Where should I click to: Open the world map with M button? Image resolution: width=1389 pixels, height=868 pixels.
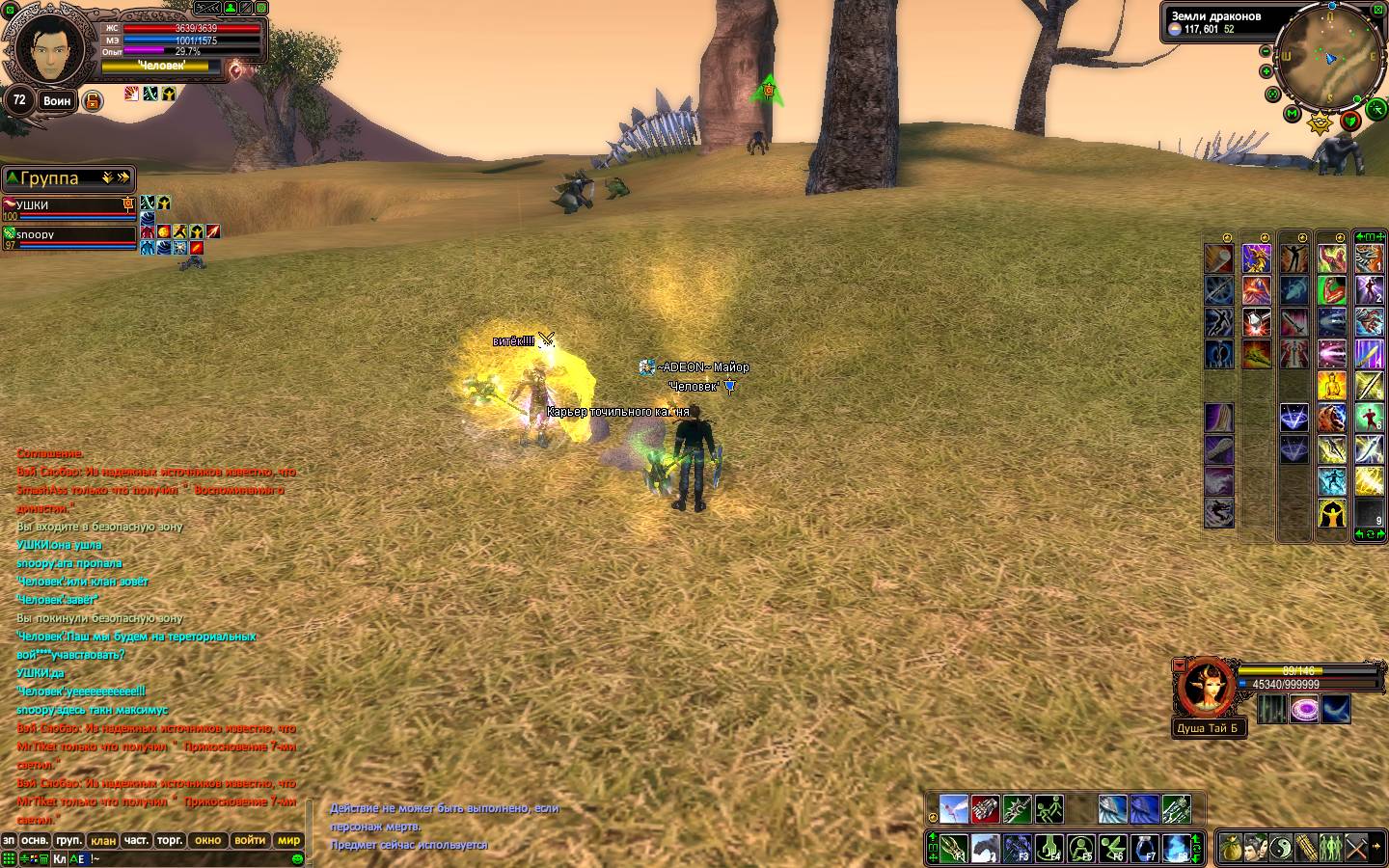click(x=1293, y=114)
